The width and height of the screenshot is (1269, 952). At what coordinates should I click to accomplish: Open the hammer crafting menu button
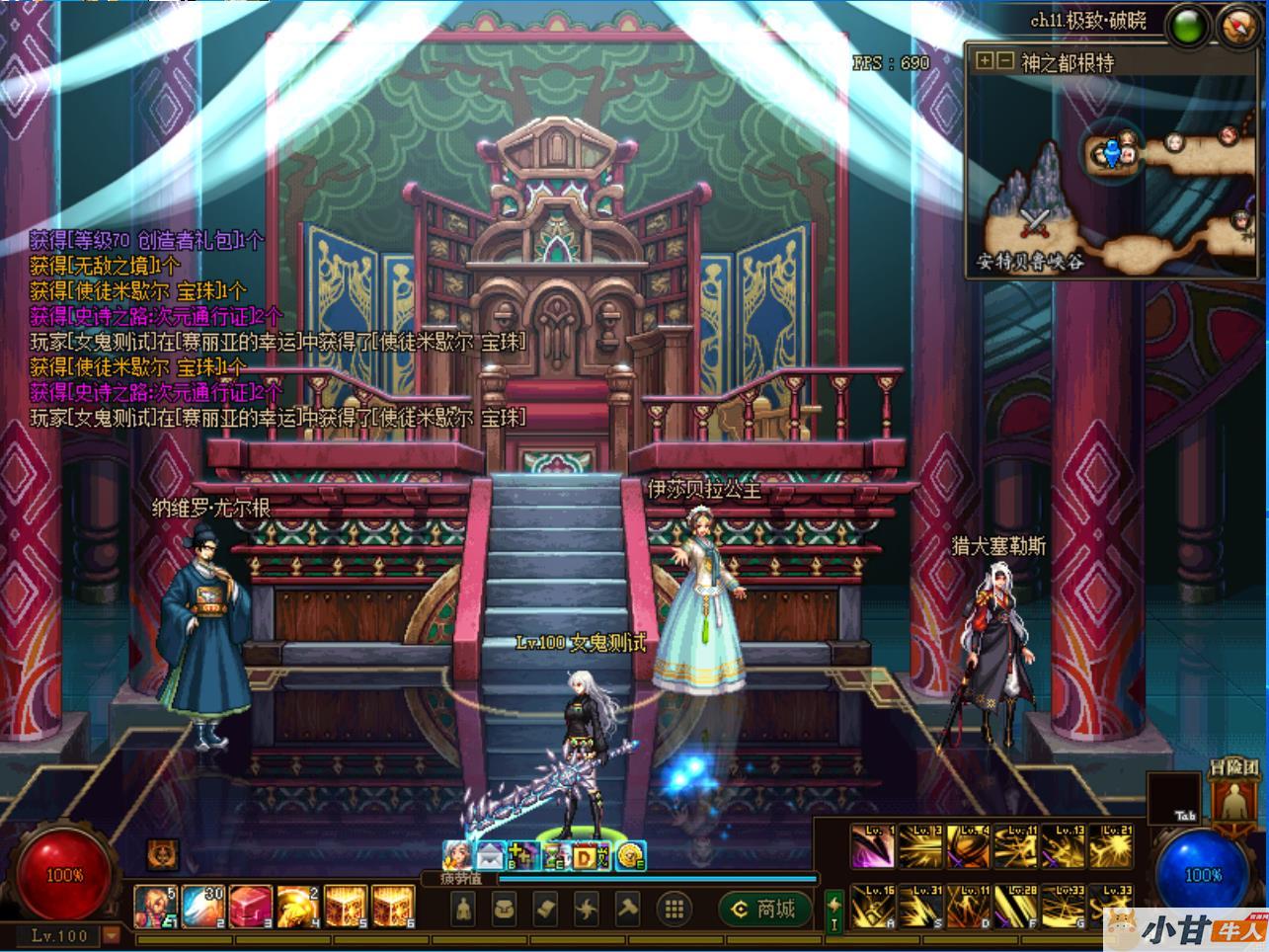pyautogui.click(x=629, y=909)
